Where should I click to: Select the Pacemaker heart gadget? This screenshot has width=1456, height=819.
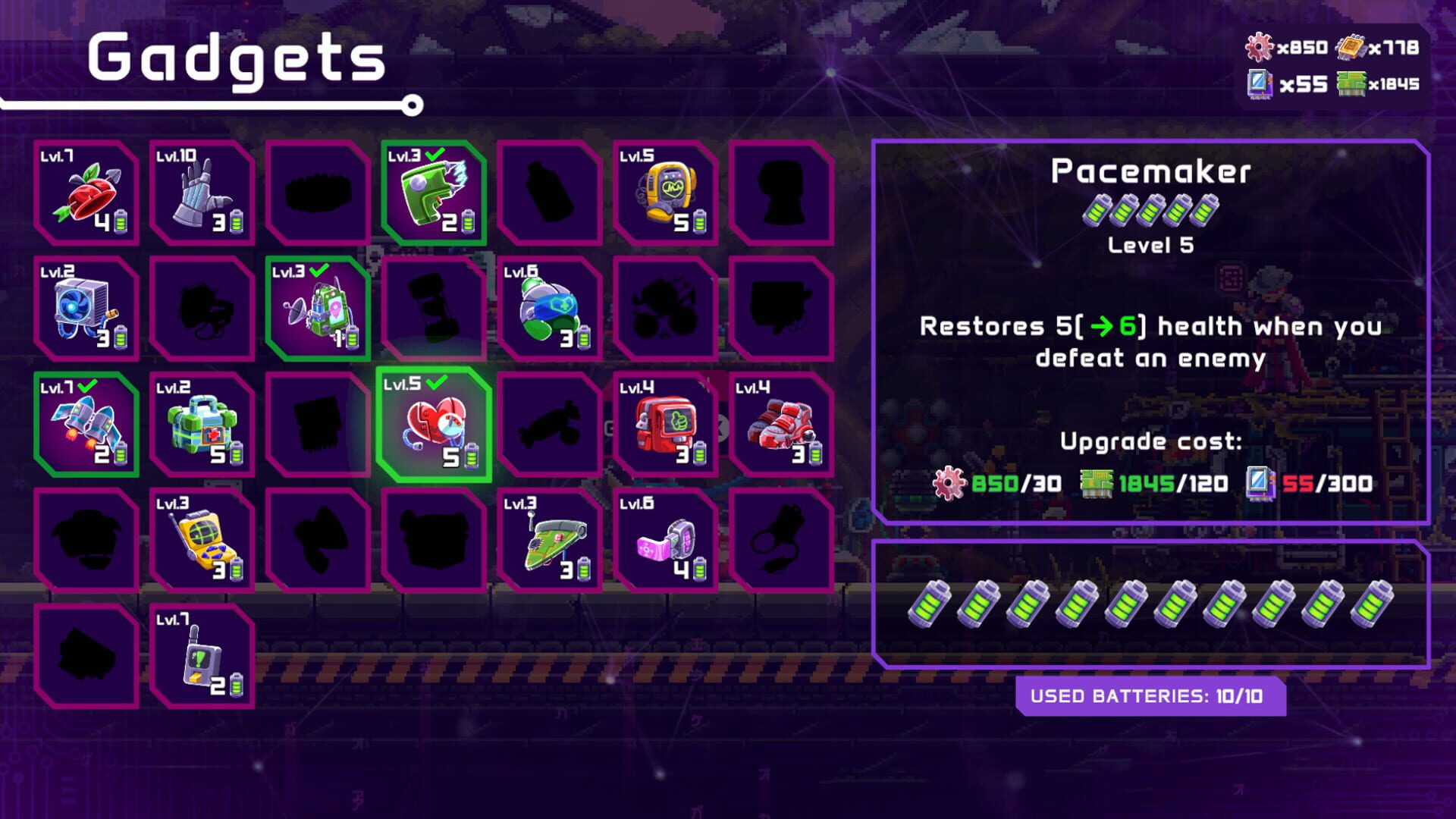pos(432,425)
